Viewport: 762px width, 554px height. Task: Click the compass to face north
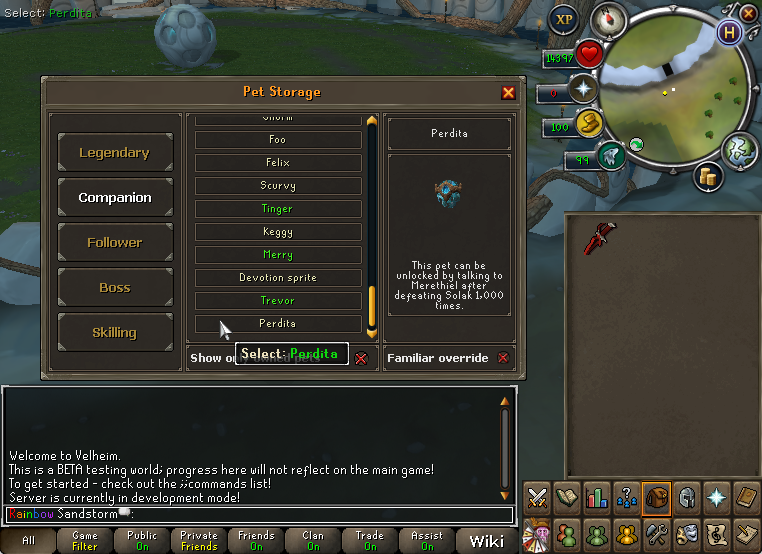tap(608, 18)
